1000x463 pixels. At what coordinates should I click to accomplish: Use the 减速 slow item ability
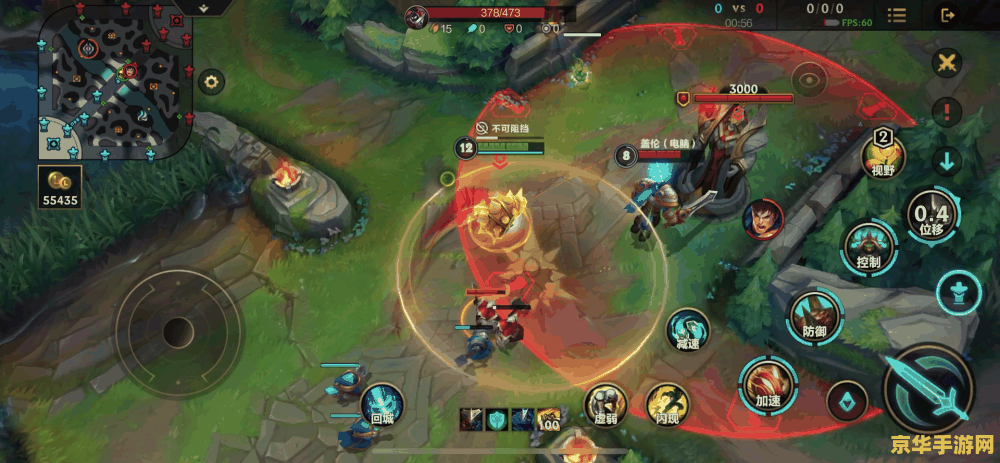[x=688, y=330]
